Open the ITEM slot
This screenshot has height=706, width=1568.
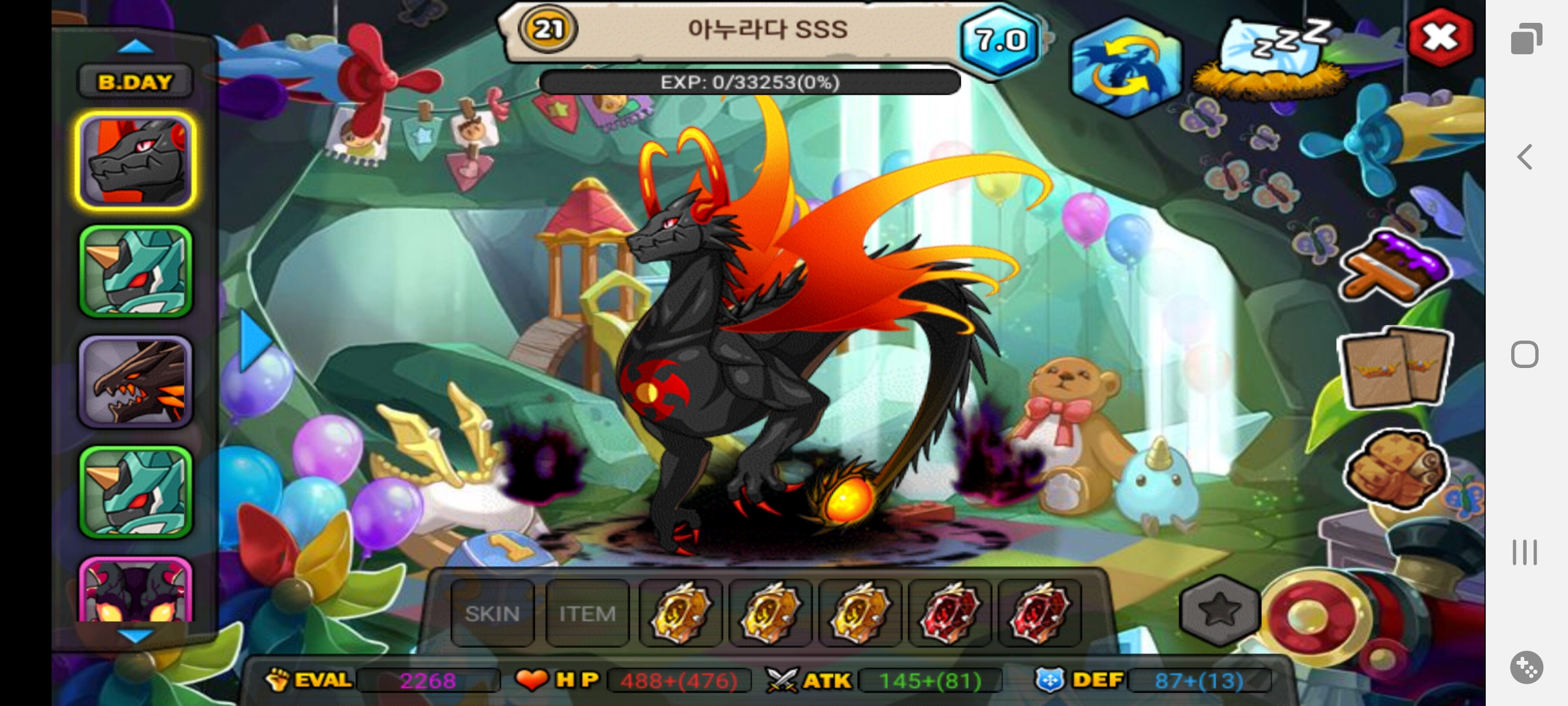587,613
